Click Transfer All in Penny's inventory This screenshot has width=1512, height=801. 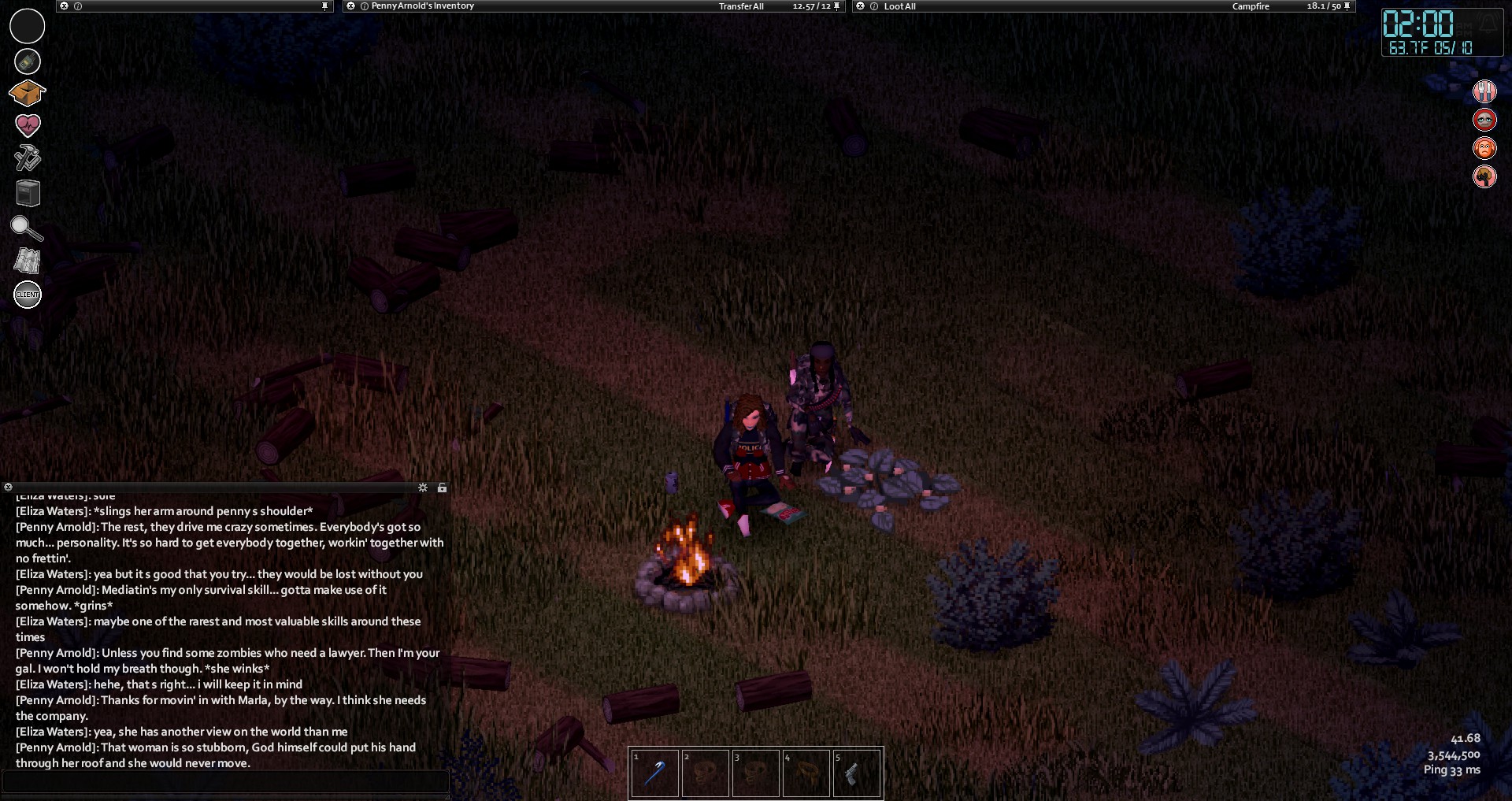click(741, 6)
